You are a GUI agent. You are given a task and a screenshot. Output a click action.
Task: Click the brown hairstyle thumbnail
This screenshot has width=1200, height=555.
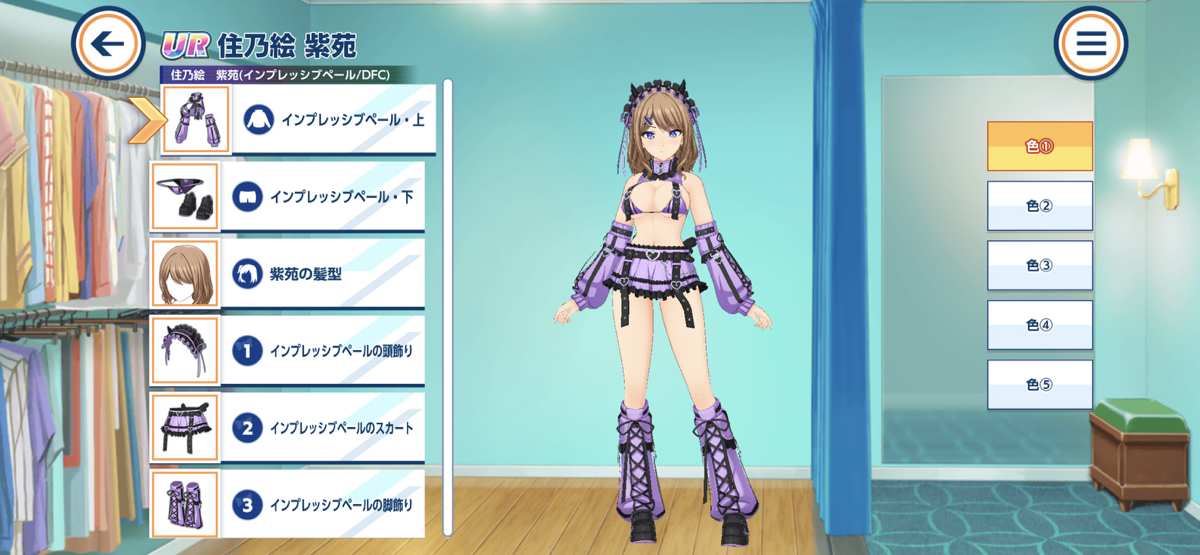coord(184,273)
